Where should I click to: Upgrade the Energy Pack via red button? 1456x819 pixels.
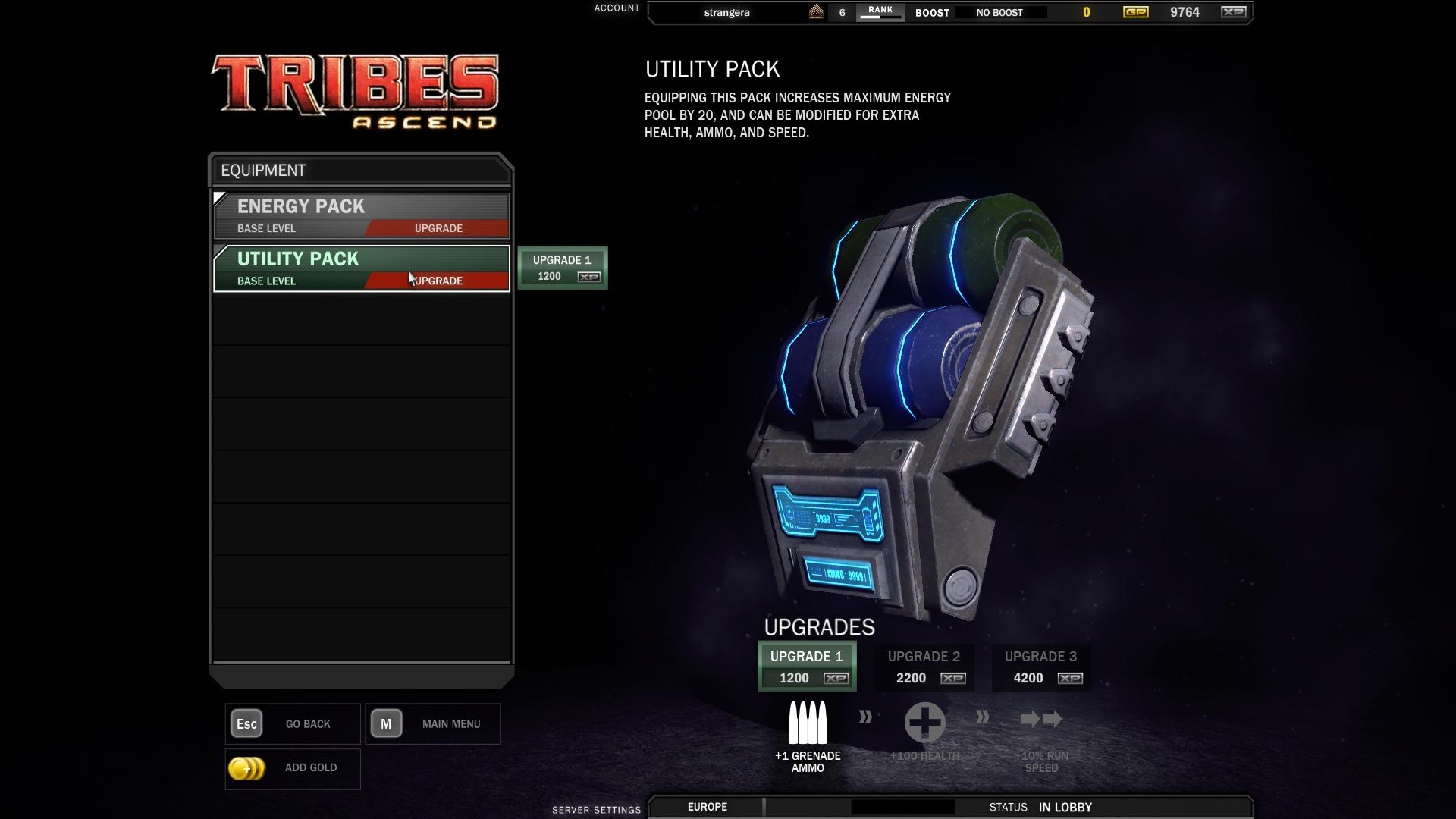(438, 228)
